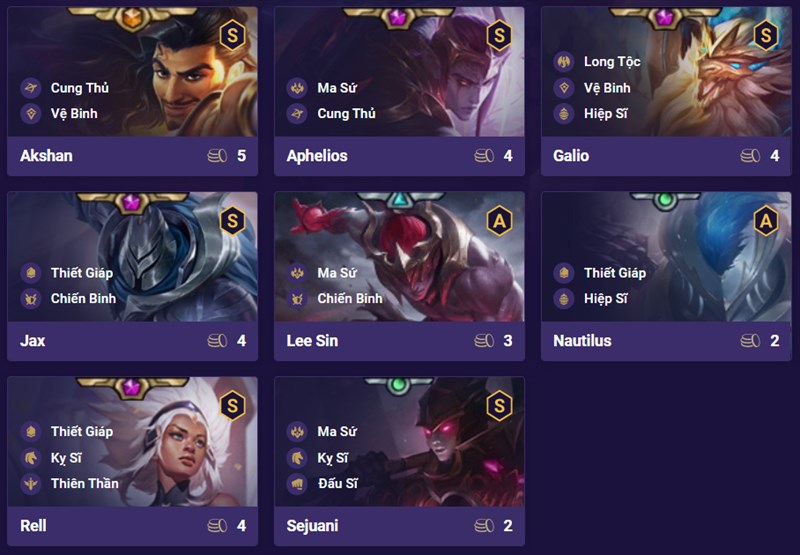Click the A tier badge on Nautilus
Screen dimensions: 800x555
pyautogui.click(x=765, y=219)
